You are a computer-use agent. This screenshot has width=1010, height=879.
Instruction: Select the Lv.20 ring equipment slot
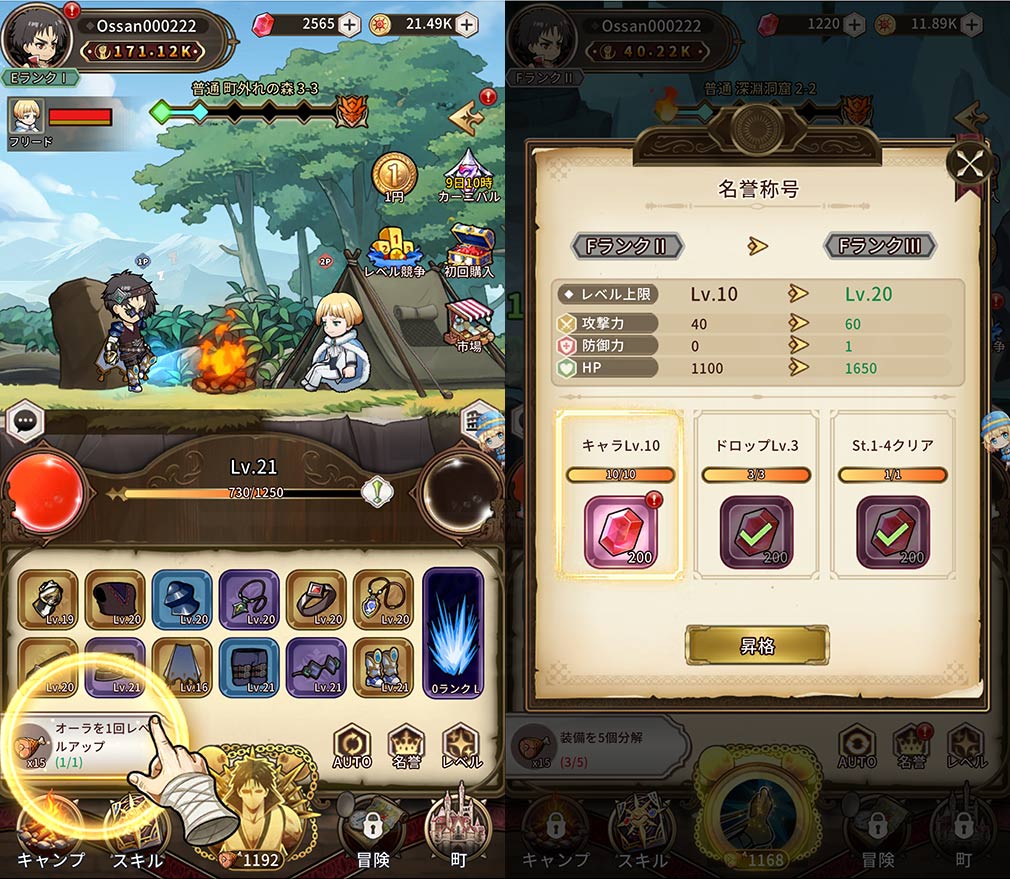click(317, 600)
